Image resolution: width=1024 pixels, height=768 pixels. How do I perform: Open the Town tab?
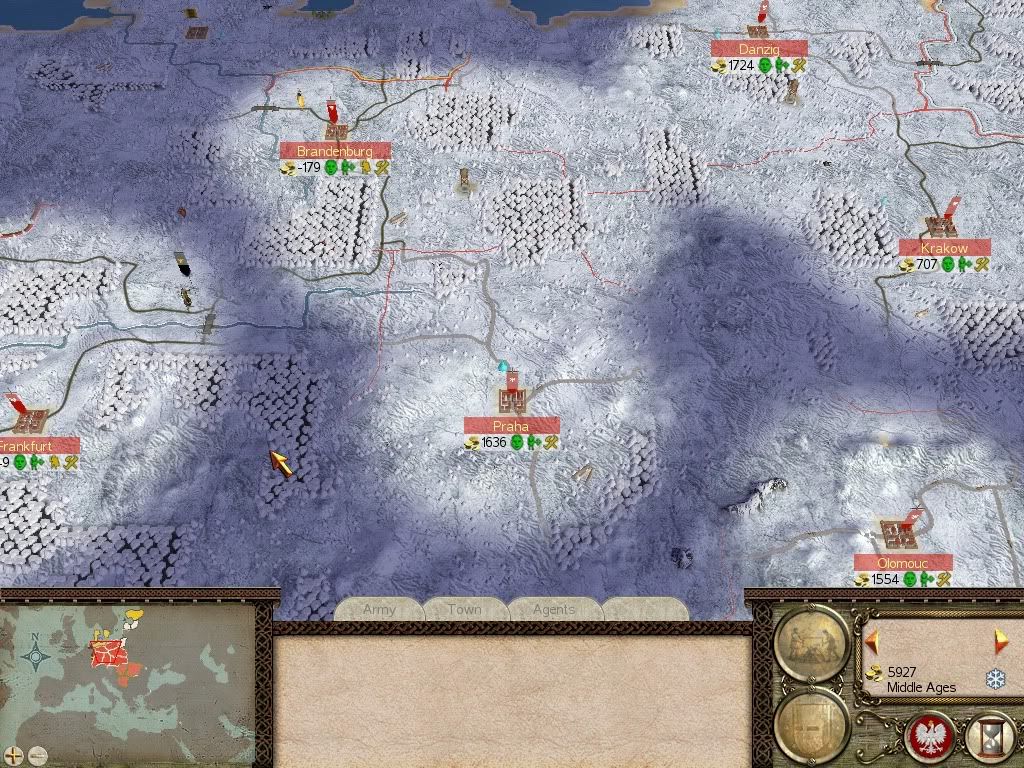(x=464, y=609)
